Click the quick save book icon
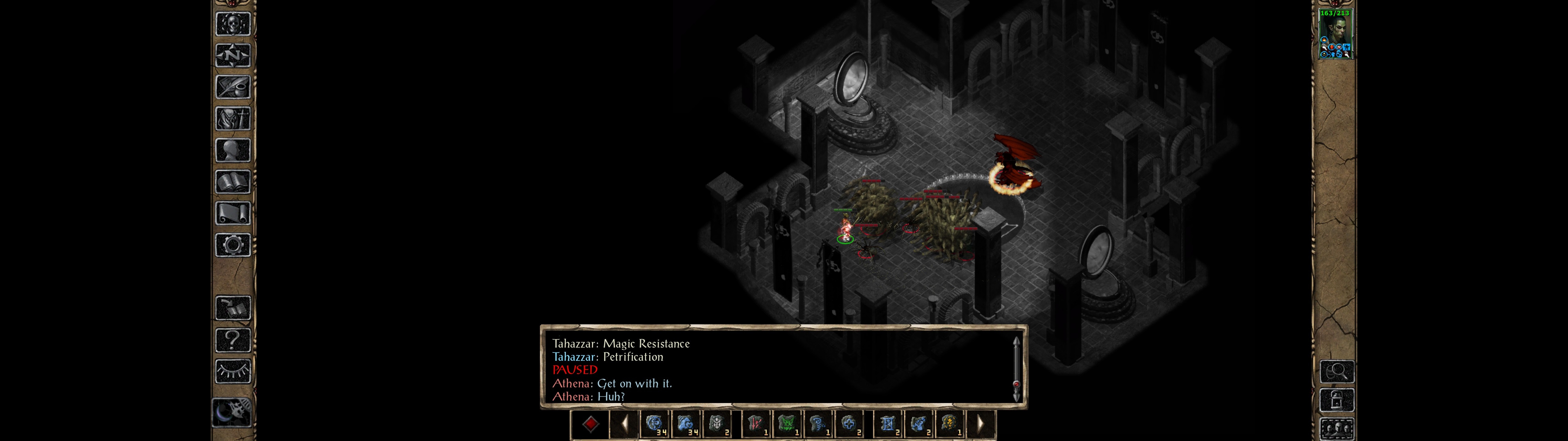 click(x=232, y=308)
